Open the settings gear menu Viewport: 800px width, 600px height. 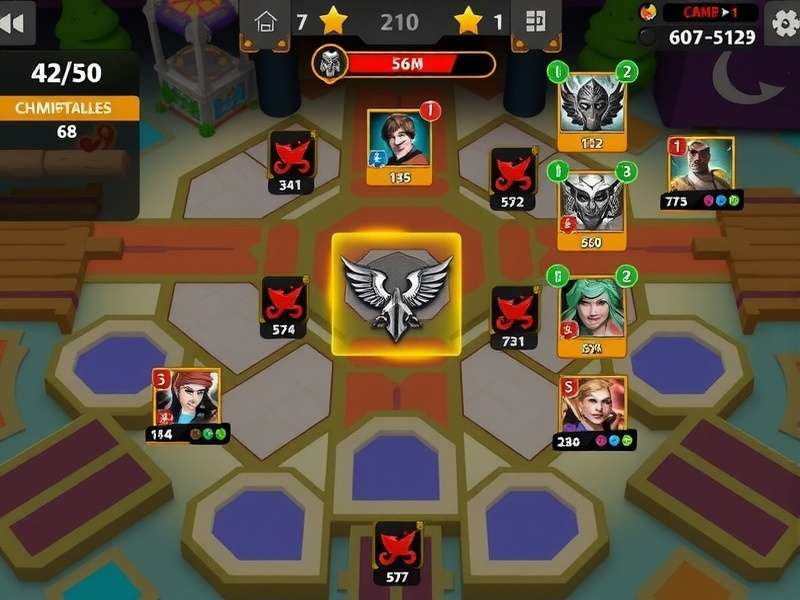click(781, 22)
